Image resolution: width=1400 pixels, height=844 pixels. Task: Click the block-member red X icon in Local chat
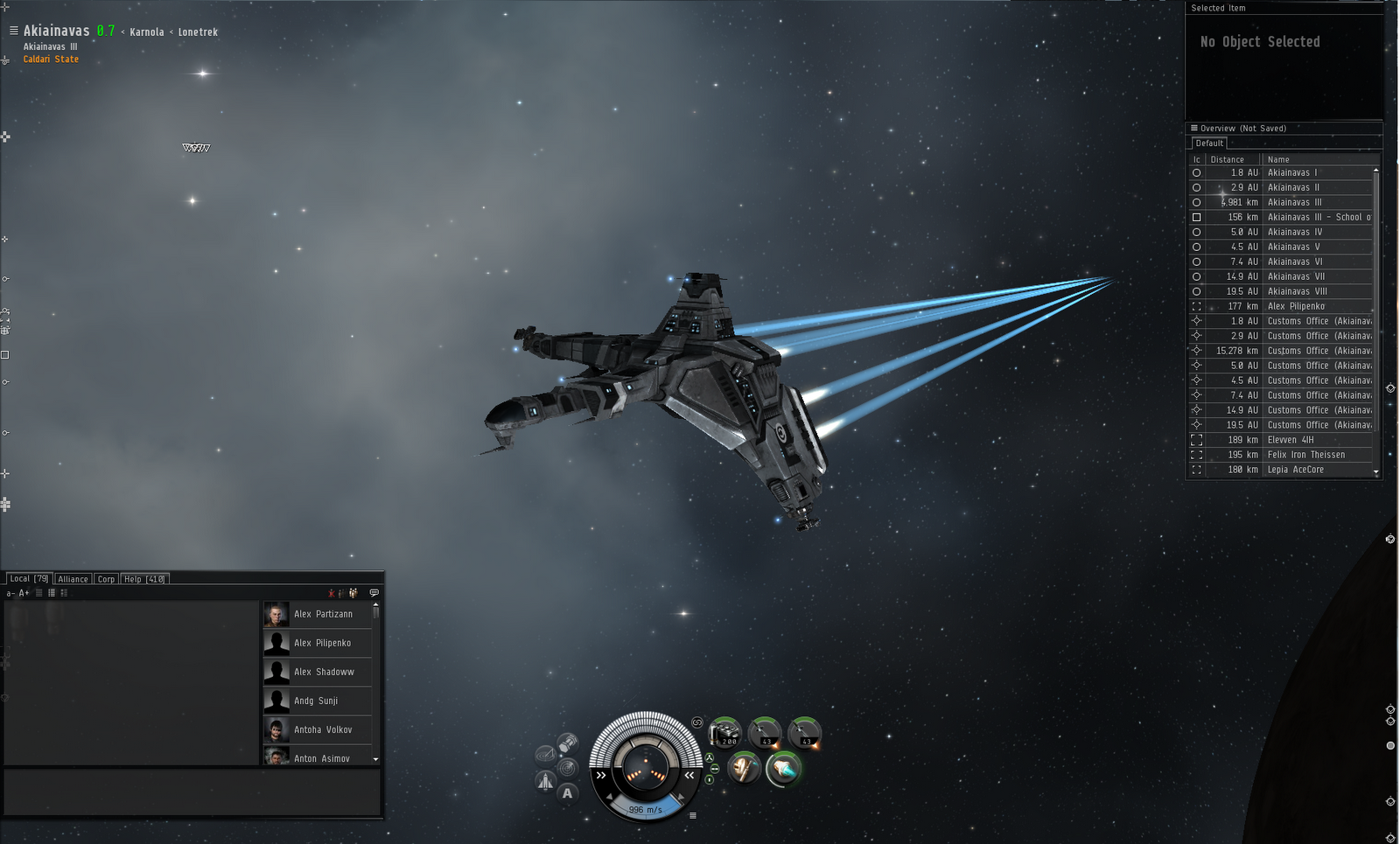pyautogui.click(x=332, y=593)
